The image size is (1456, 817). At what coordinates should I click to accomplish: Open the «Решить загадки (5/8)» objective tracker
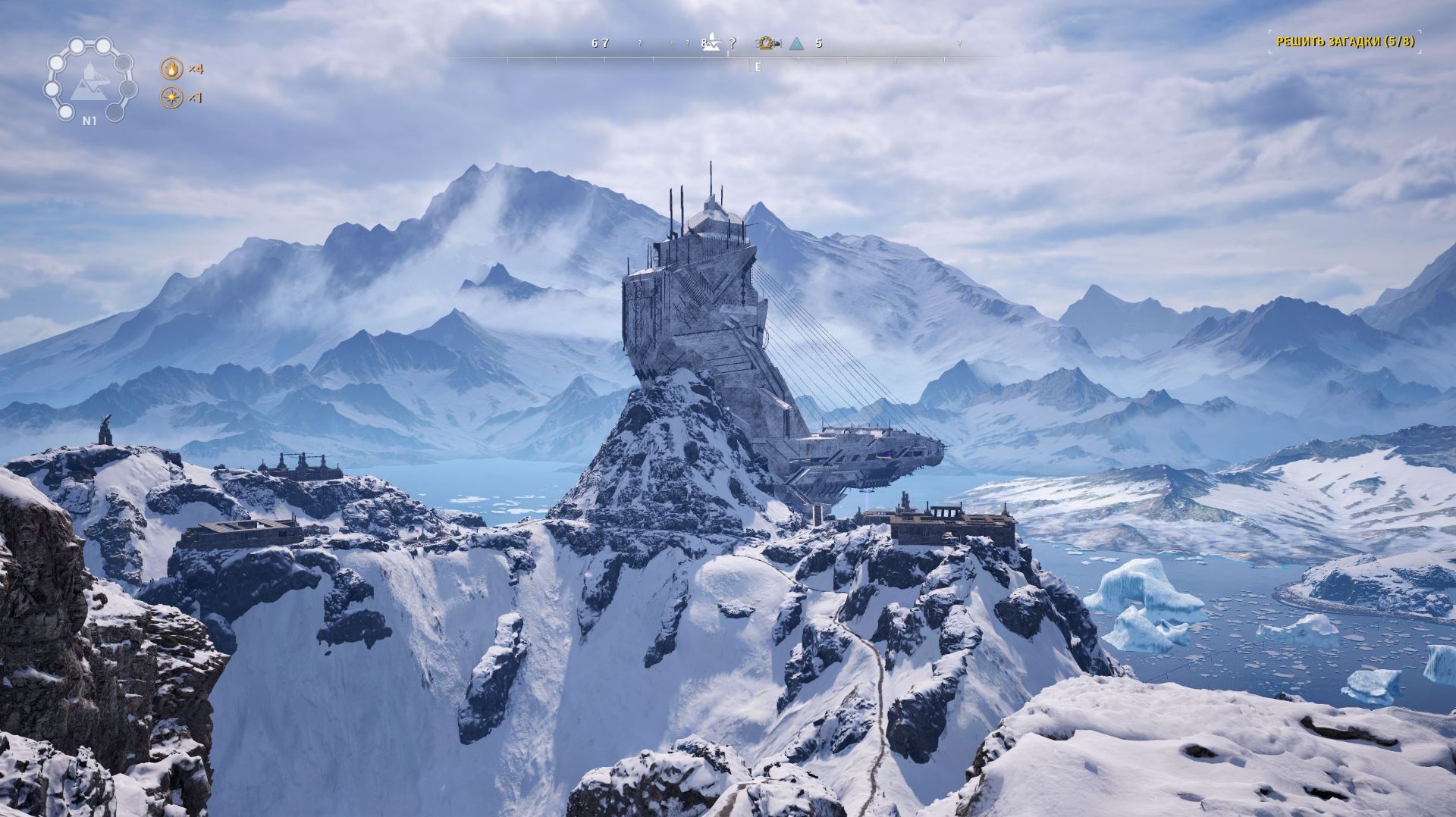coord(1345,42)
